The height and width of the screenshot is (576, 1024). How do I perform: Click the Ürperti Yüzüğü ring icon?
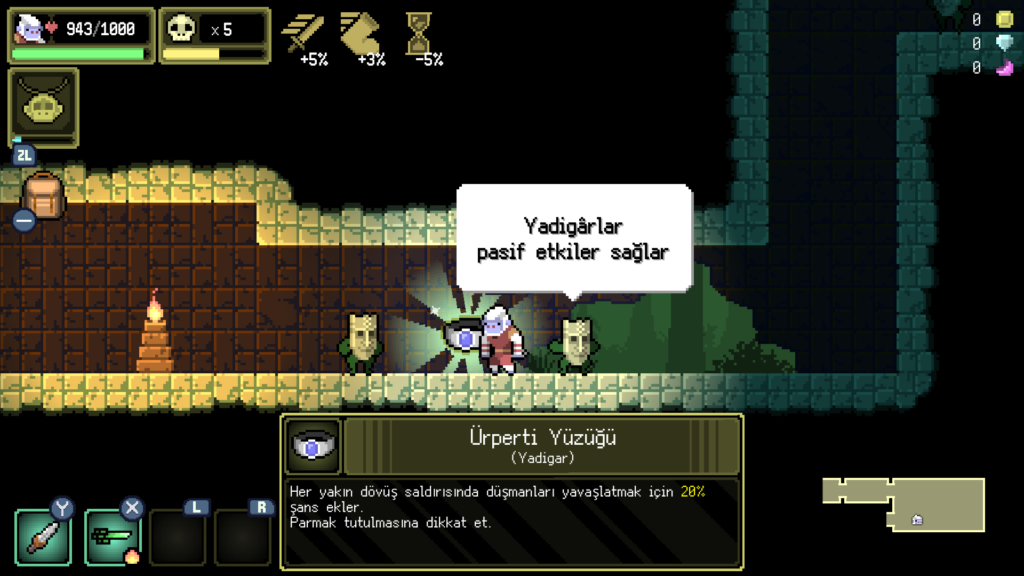tap(312, 446)
